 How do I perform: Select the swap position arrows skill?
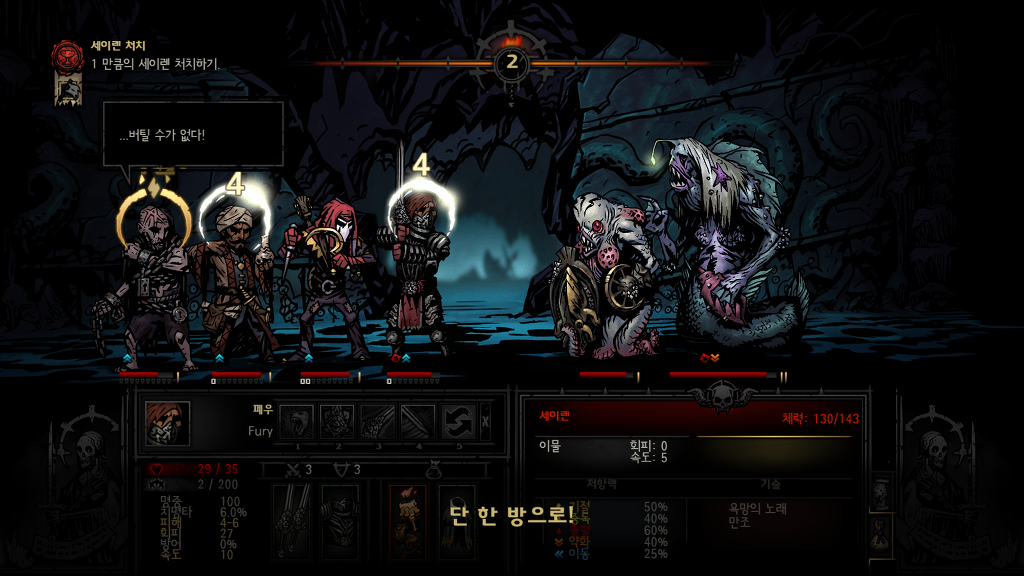tap(459, 423)
